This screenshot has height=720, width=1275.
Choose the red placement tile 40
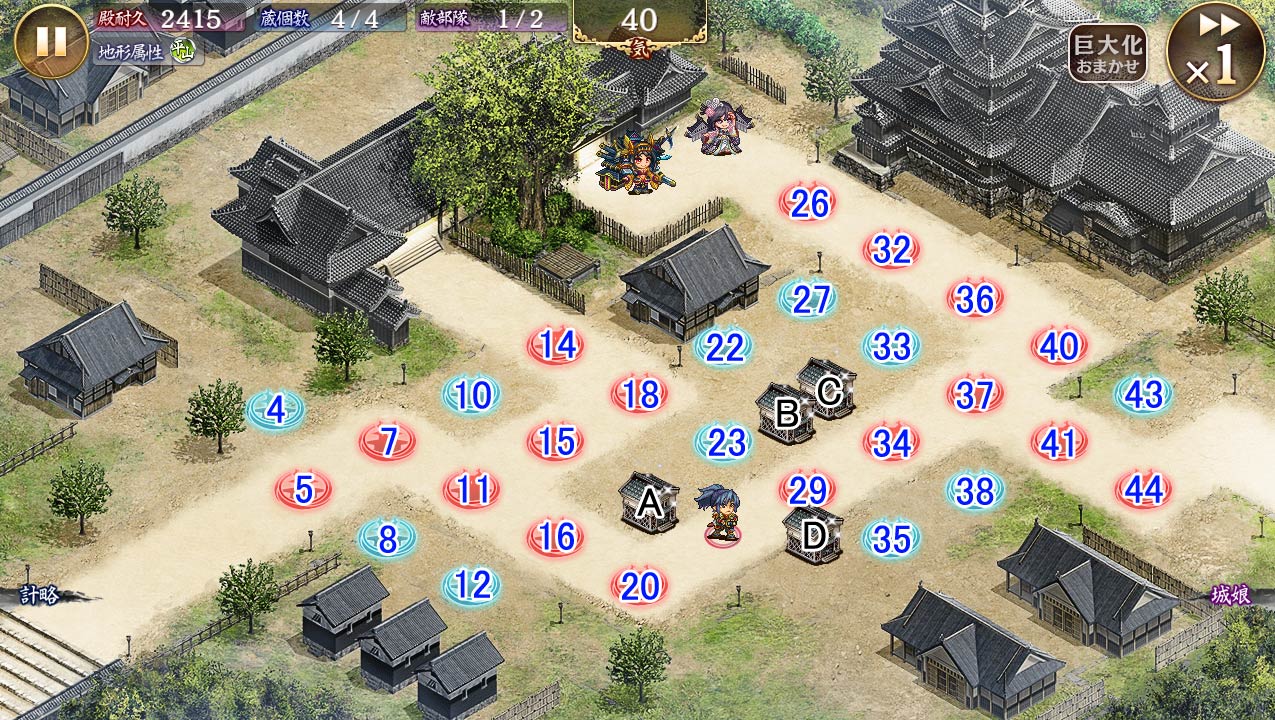pyautogui.click(x=1059, y=347)
